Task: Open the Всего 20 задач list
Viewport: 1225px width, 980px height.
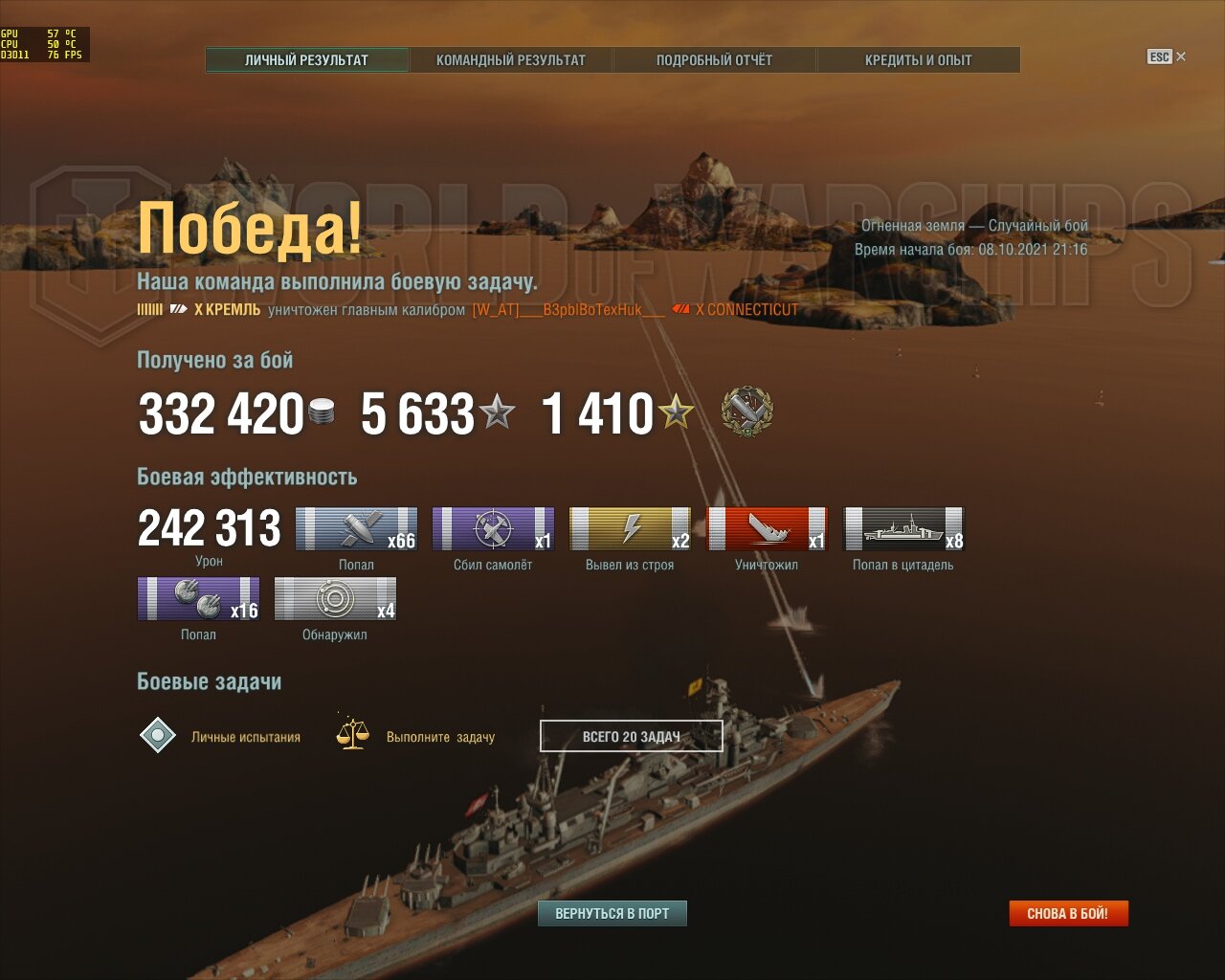Action: 632,736
